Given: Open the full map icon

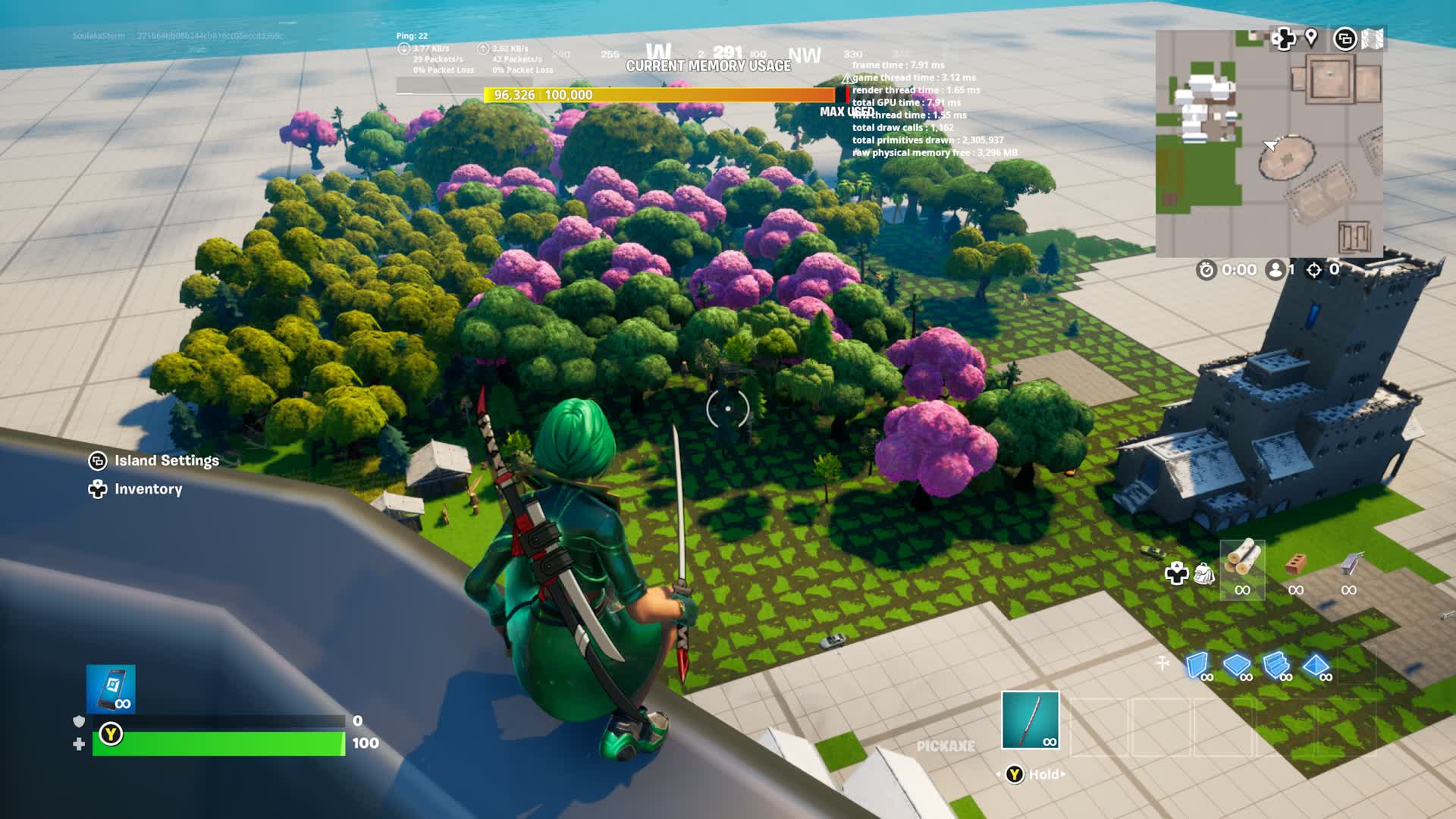Looking at the screenshot, I should click(1373, 39).
